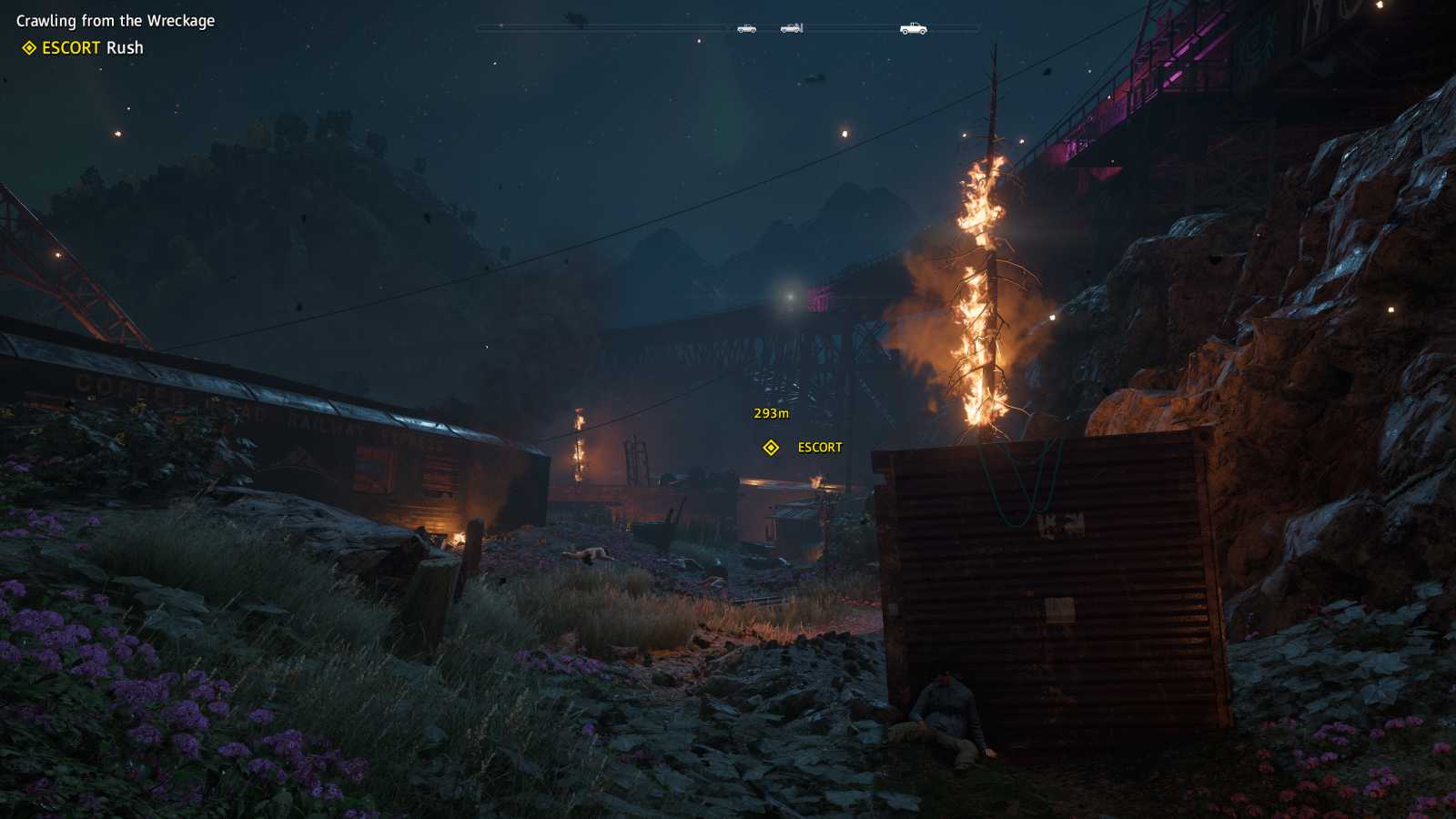Click the NPC sitting against the metal container

[946, 710]
